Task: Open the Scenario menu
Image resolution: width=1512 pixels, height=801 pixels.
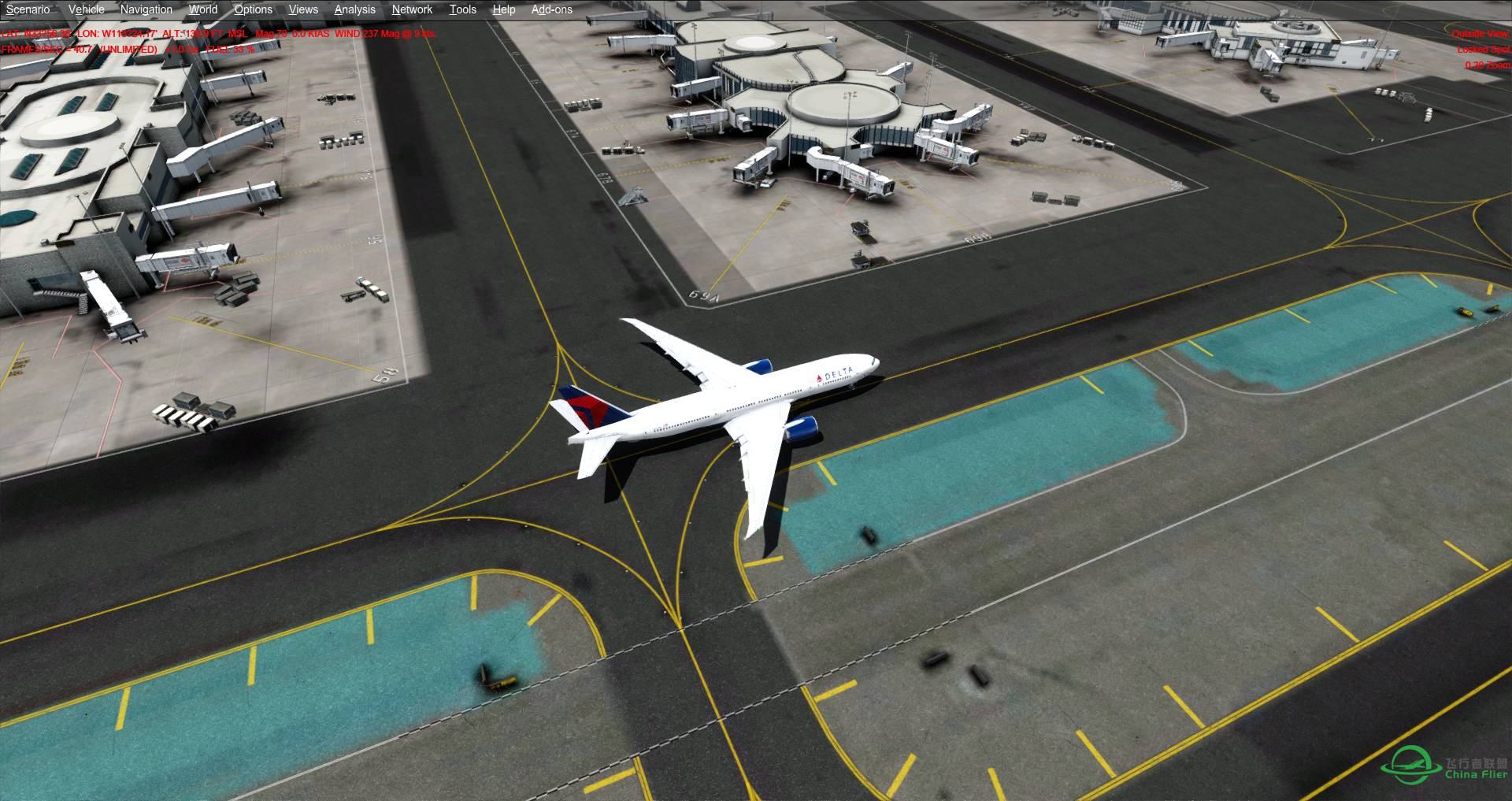Action: point(27,9)
